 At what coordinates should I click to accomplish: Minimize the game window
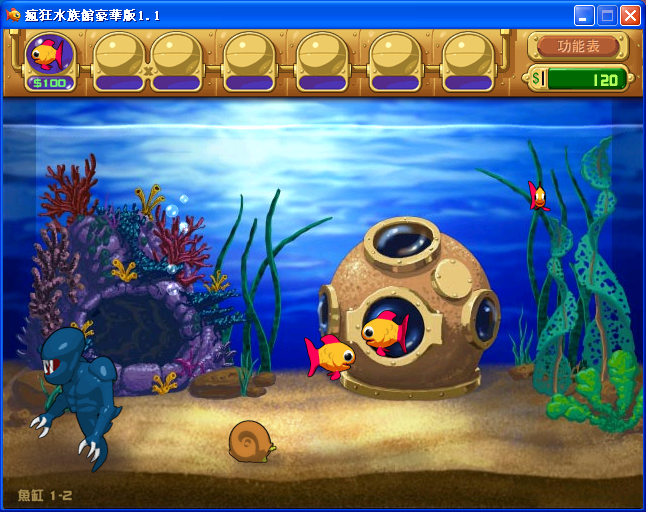click(584, 15)
